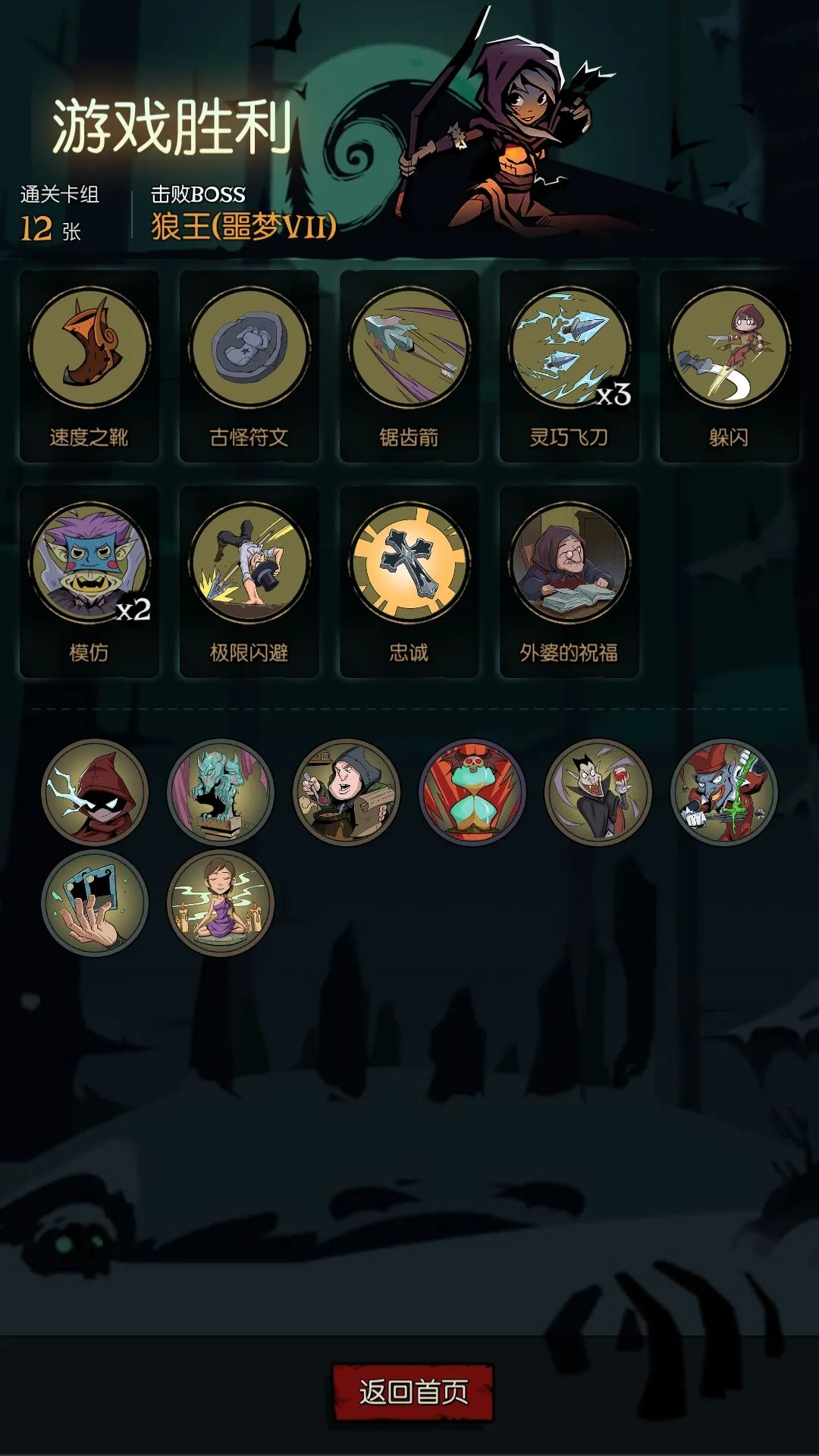Tap the 灵巧飞刀 x3 card
The image size is (819, 1456).
[x=570, y=366]
